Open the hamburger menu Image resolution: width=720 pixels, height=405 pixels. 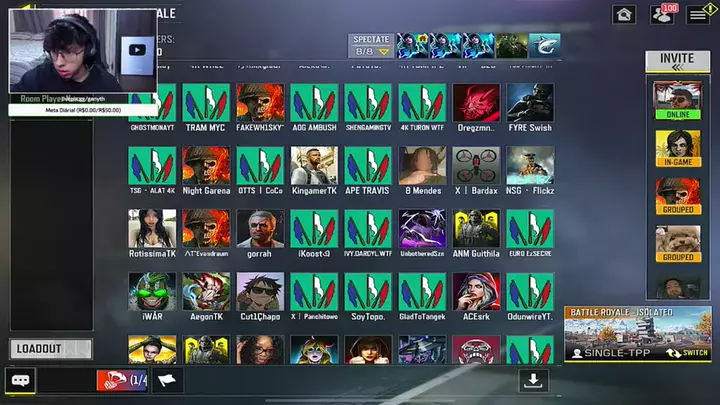[697, 14]
